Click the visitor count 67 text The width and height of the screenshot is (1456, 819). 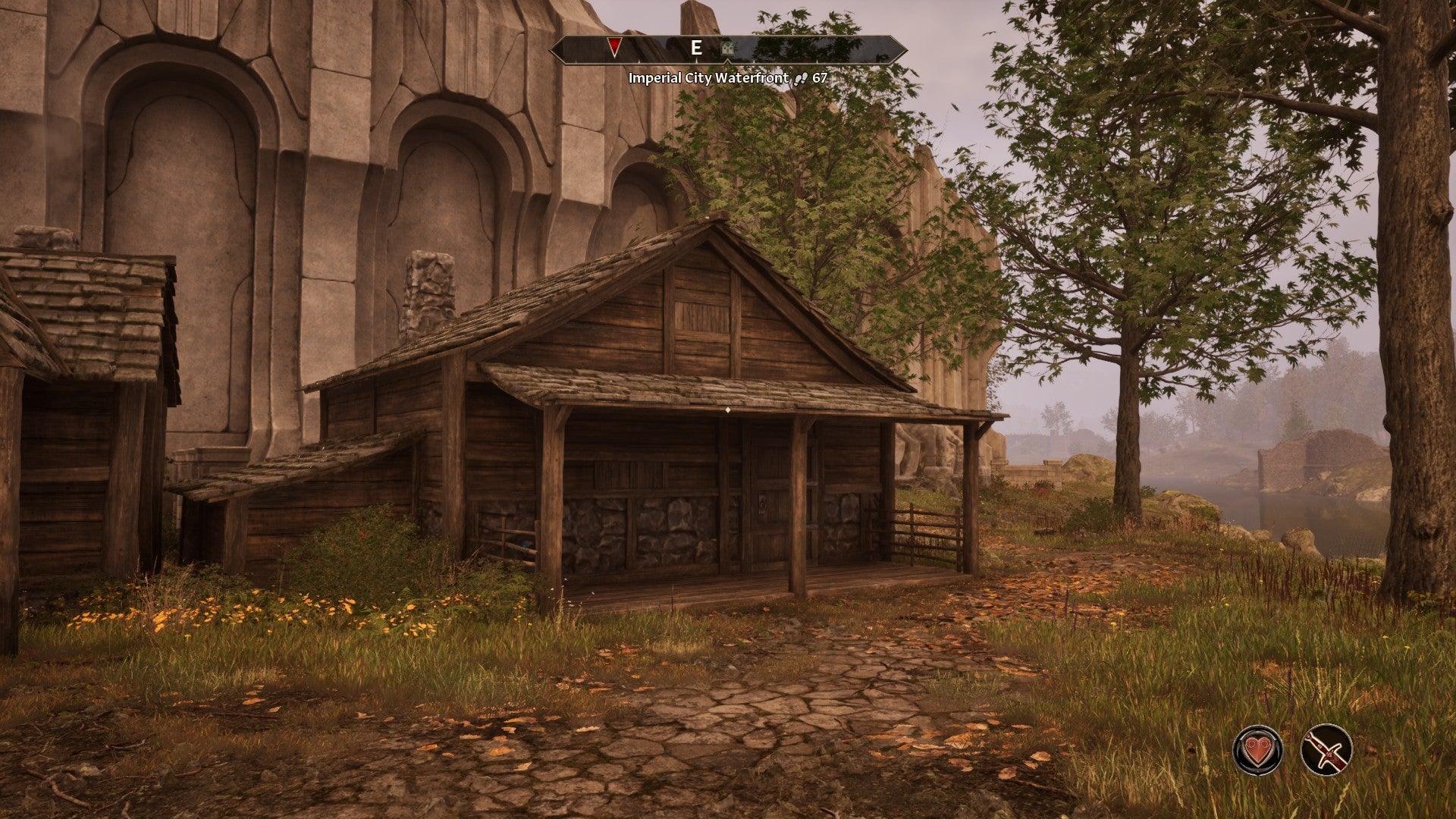820,77
